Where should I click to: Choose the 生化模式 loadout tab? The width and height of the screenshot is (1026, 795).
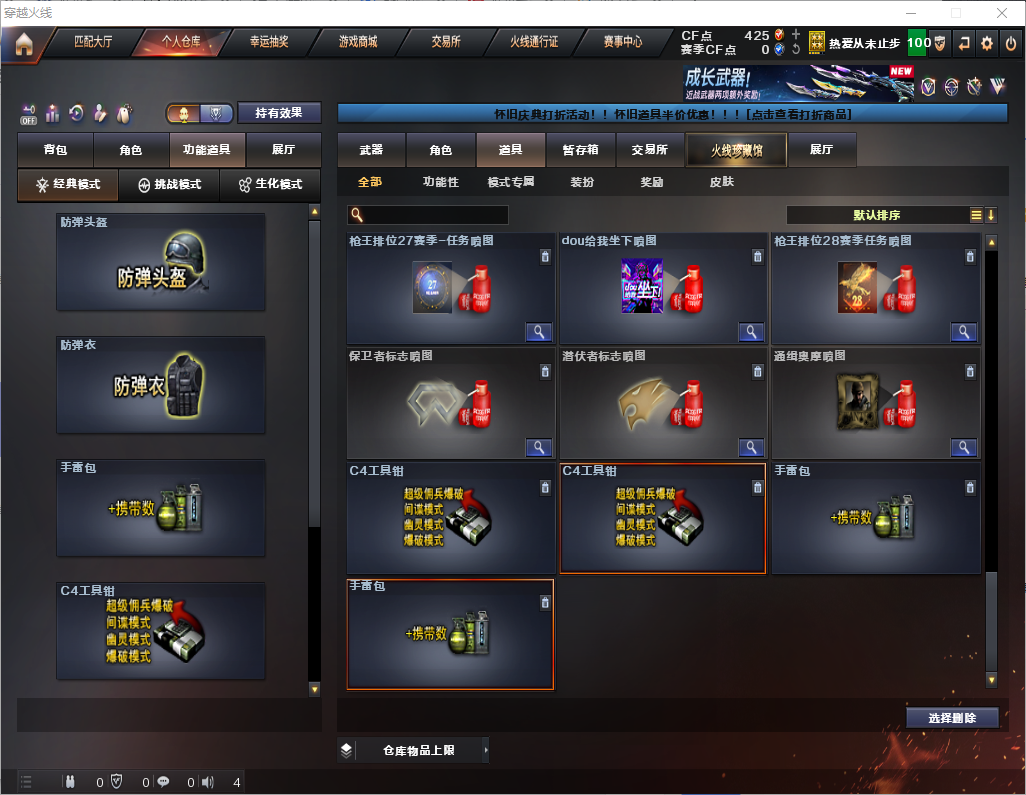(270, 185)
